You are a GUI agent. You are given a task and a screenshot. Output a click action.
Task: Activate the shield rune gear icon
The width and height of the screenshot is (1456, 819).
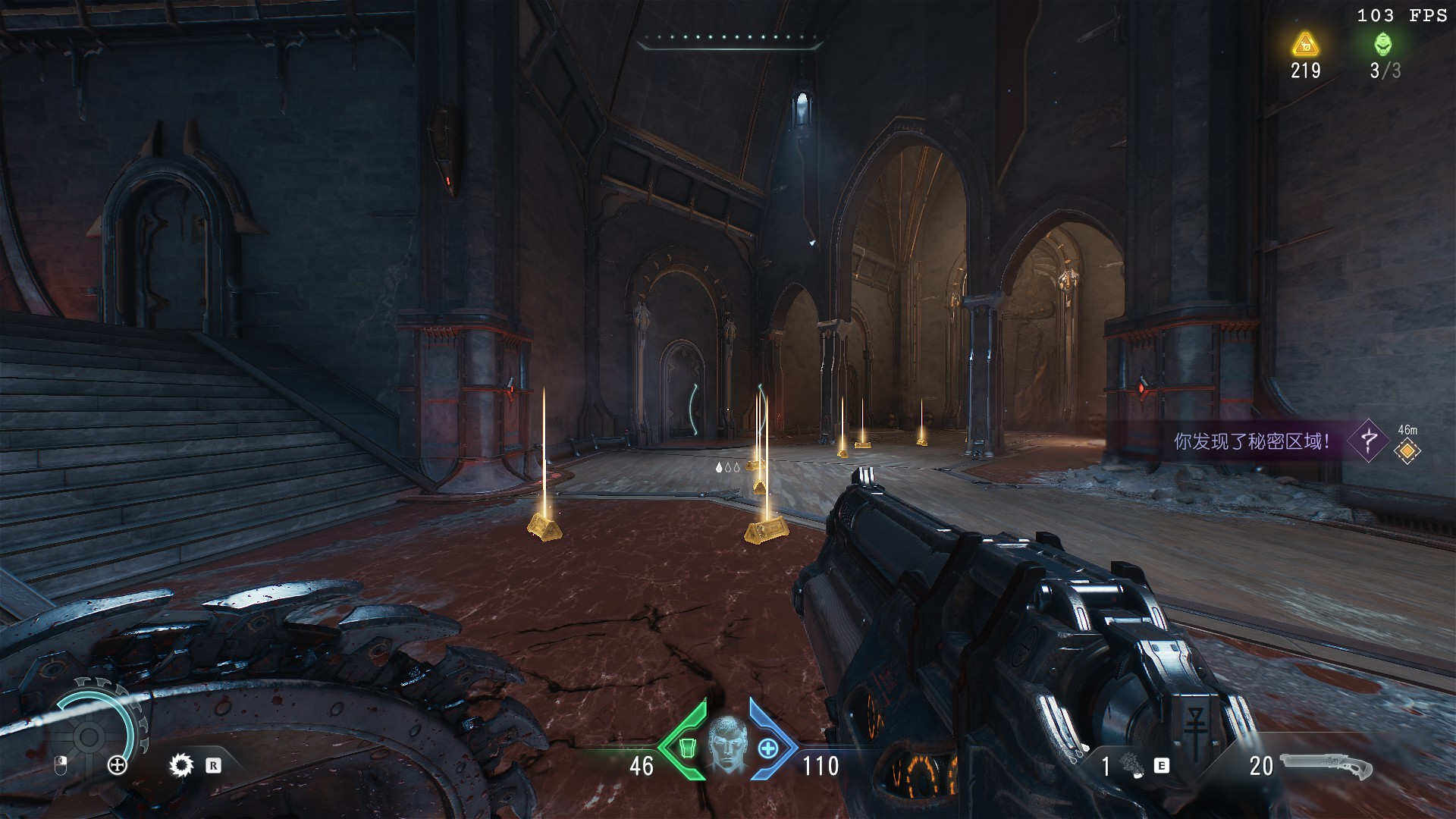[181, 765]
